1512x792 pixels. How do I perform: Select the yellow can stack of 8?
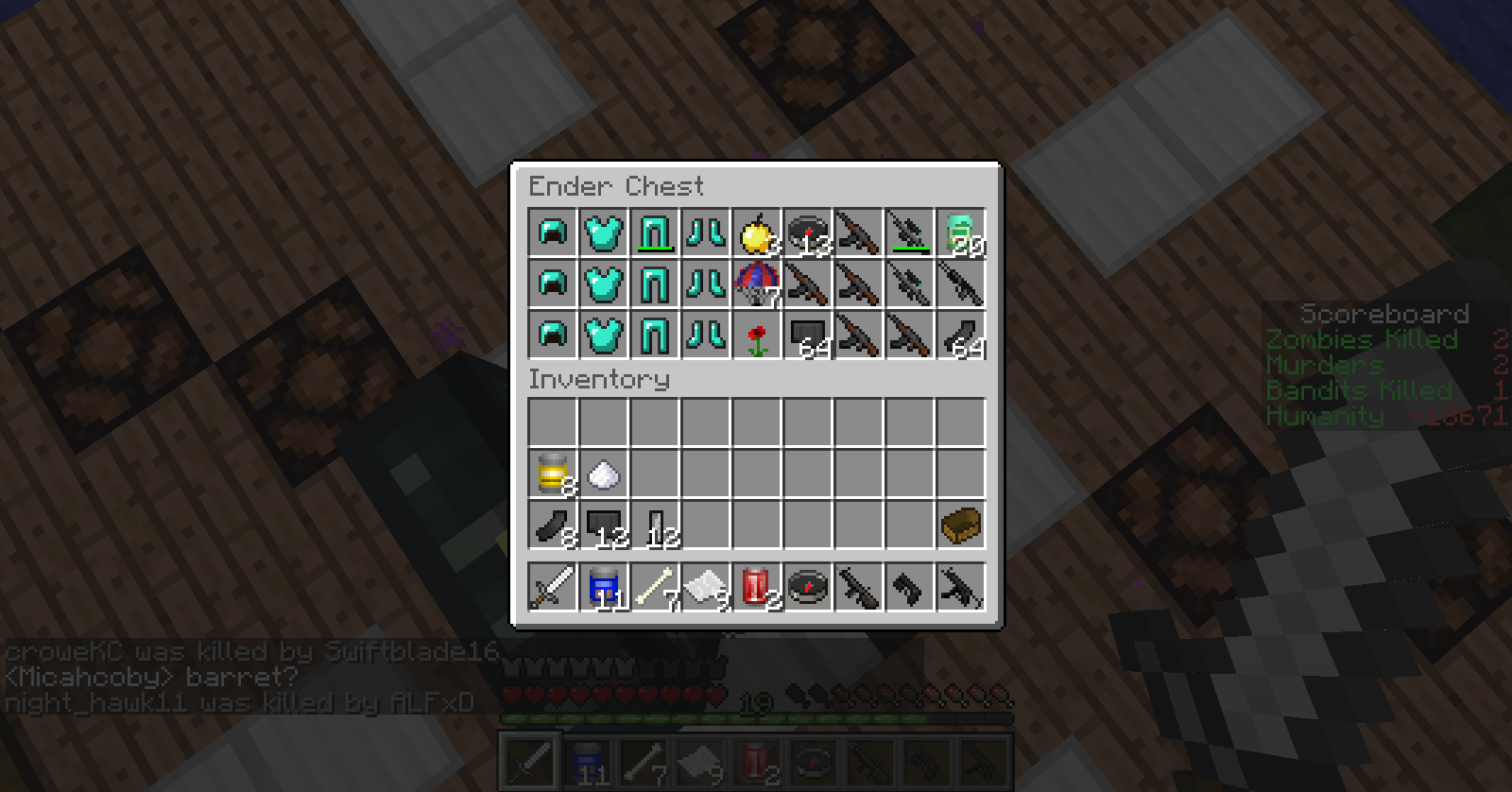[552, 473]
